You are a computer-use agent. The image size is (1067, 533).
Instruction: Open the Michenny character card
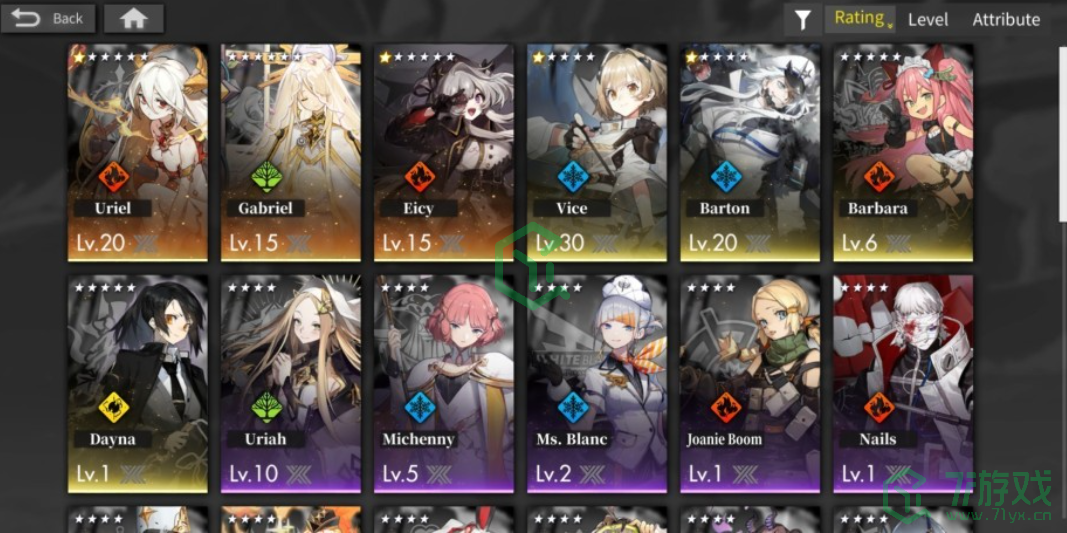(x=444, y=382)
